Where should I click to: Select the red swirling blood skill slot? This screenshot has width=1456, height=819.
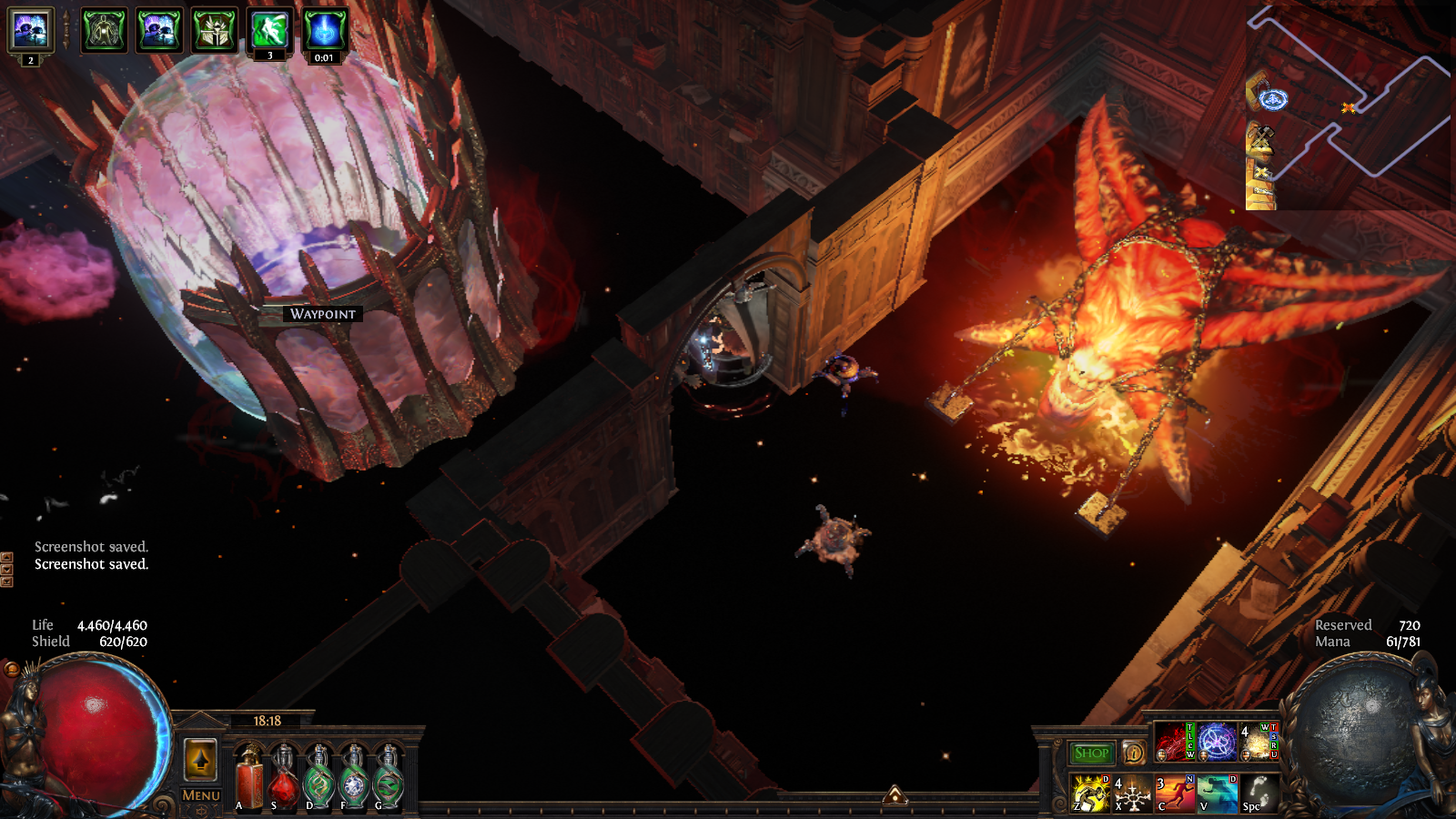click(1174, 742)
